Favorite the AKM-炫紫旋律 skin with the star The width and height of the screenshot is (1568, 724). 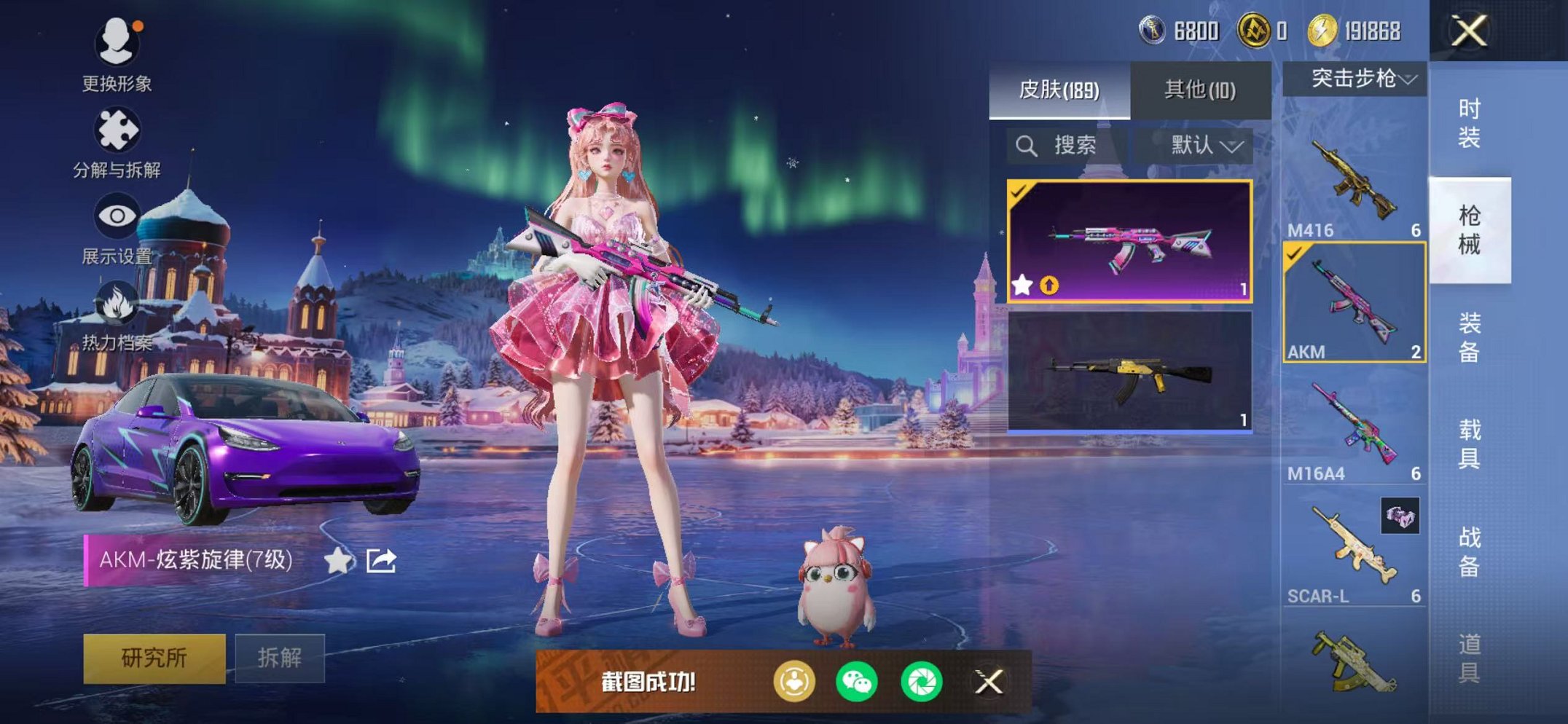click(337, 561)
